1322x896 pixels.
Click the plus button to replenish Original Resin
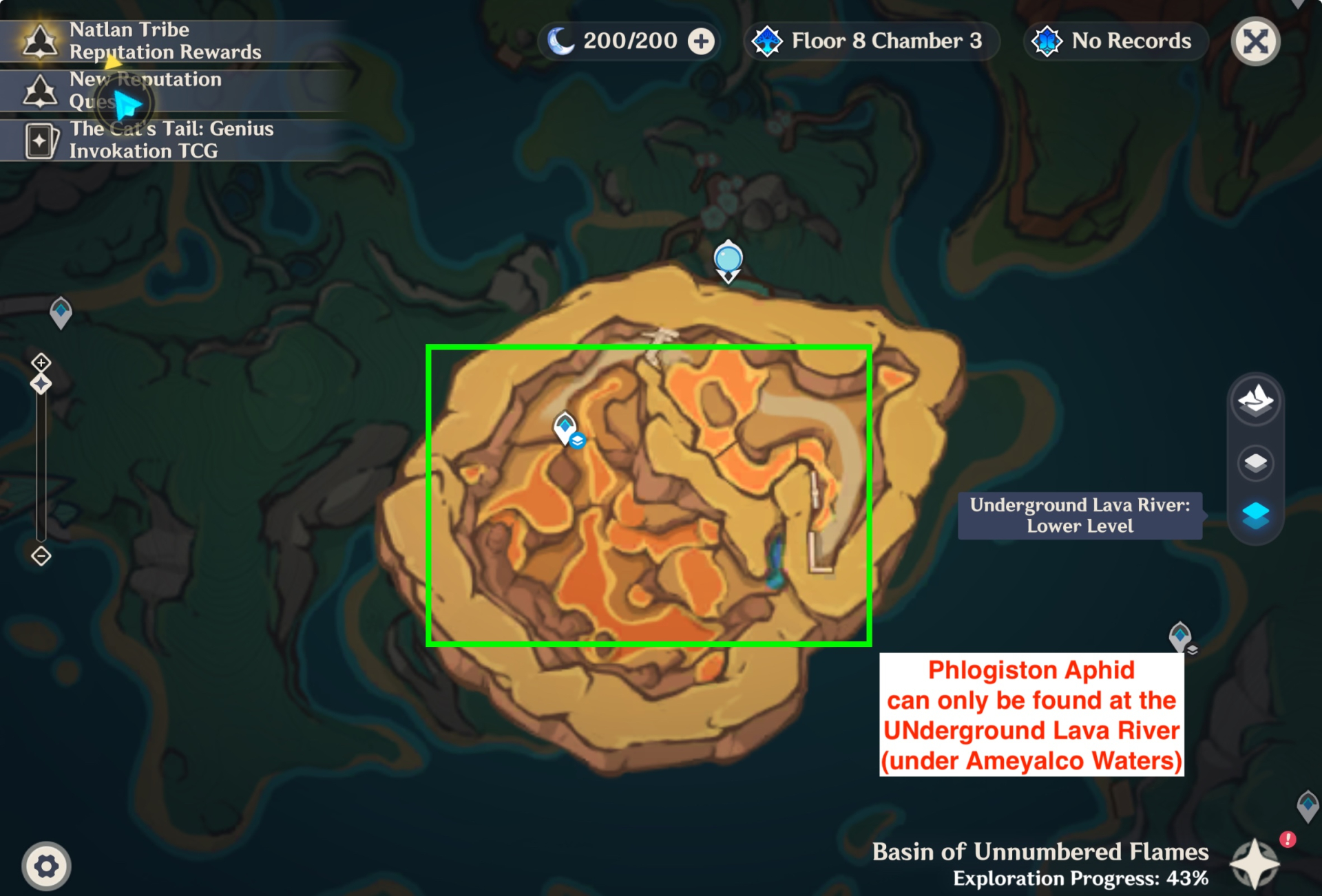click(x=700, y=41)
